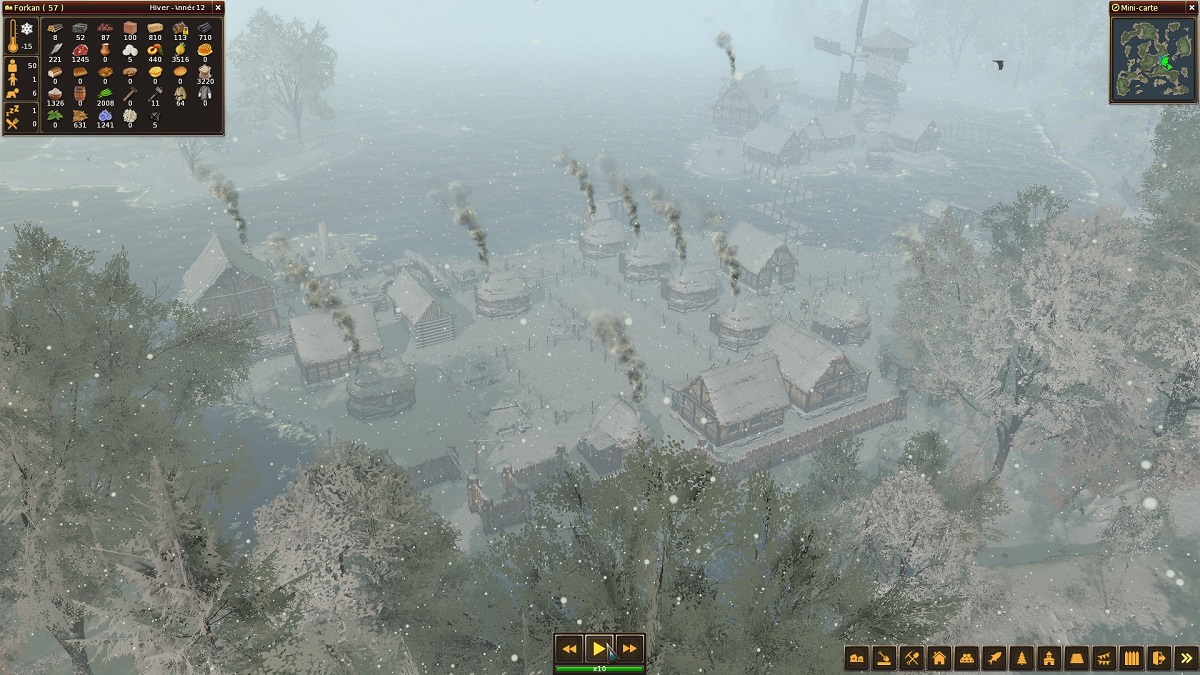The image size is (1200, 675).
Task: Click the play button in speed controls
Action: click(x=598, y=649)
